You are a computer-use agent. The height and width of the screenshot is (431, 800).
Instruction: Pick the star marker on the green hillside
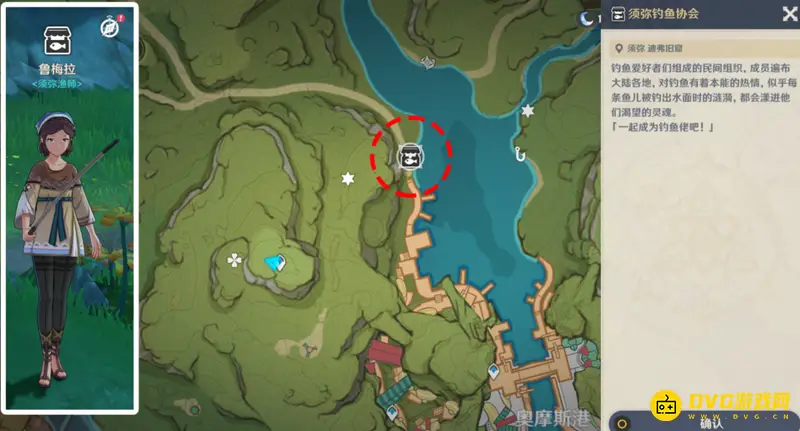pyautogui.click(x=348, y=179)
